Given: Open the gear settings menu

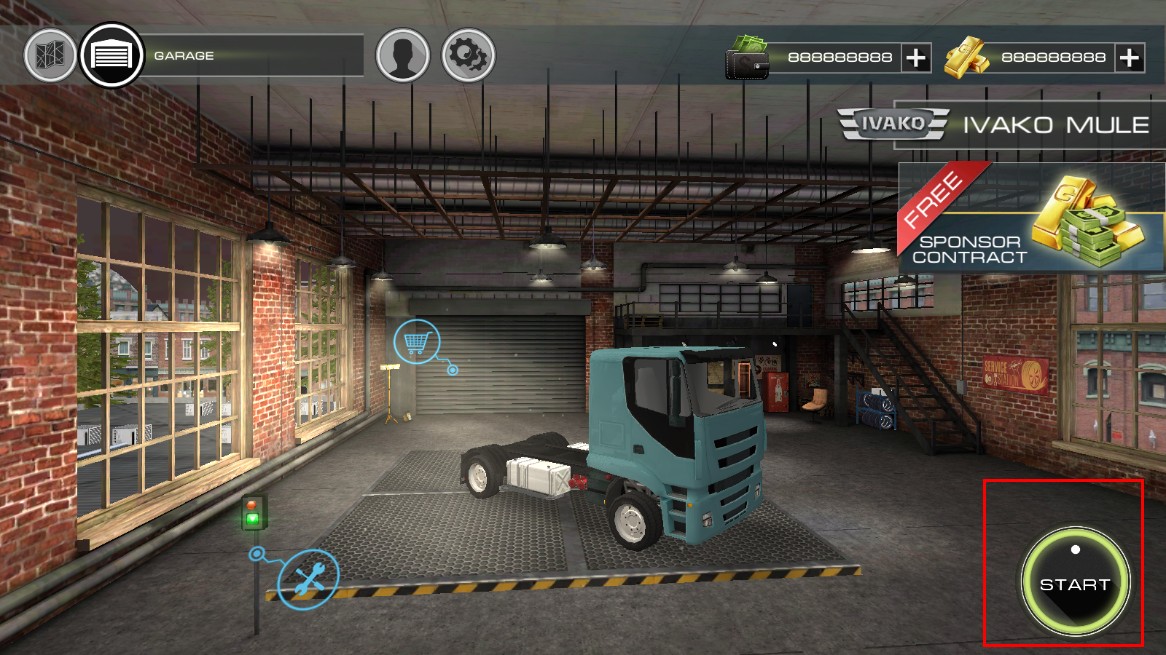Looking at the screenshot, I should click(x=467, y=55).
